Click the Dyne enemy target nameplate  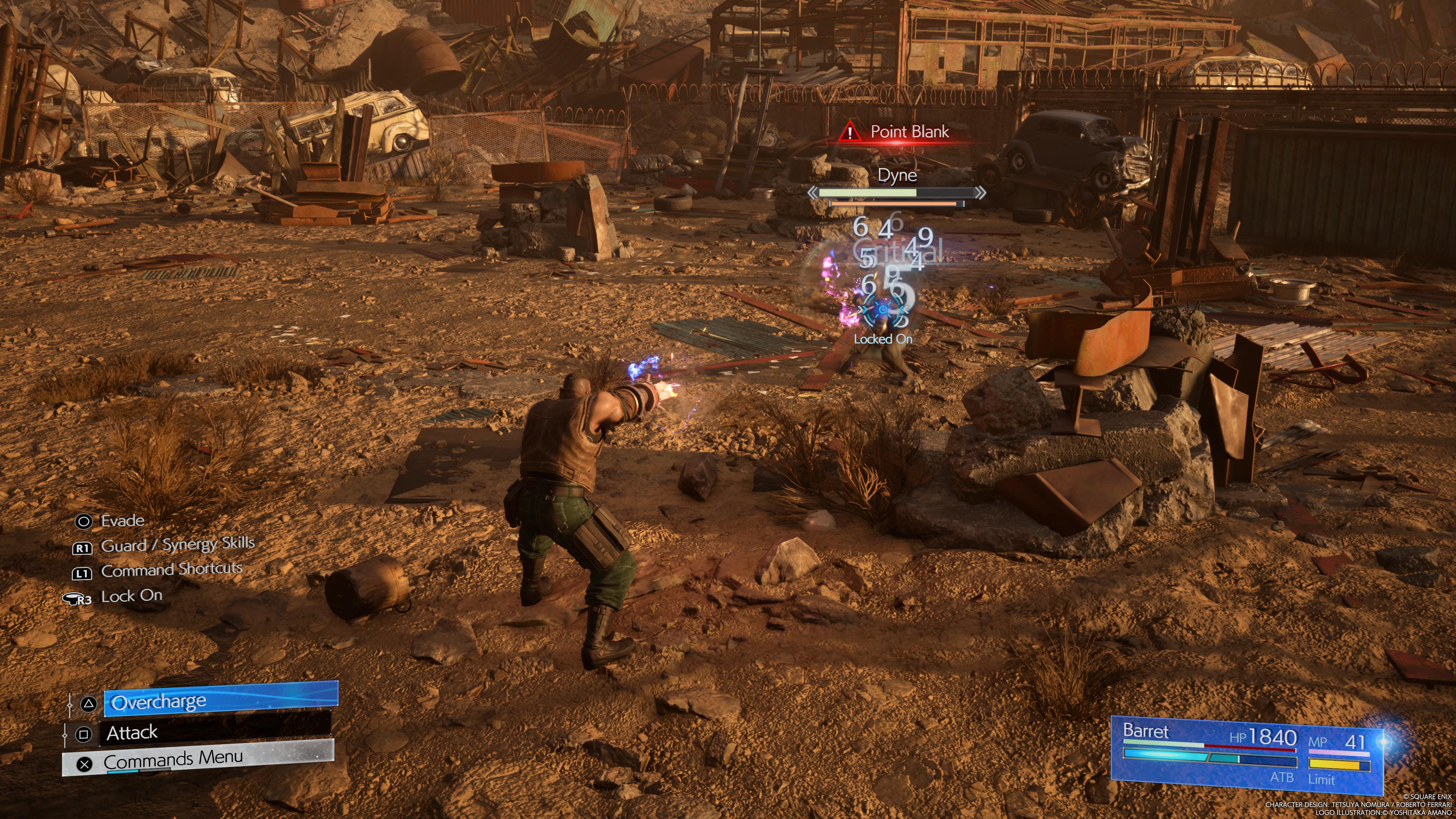(896, 175)
